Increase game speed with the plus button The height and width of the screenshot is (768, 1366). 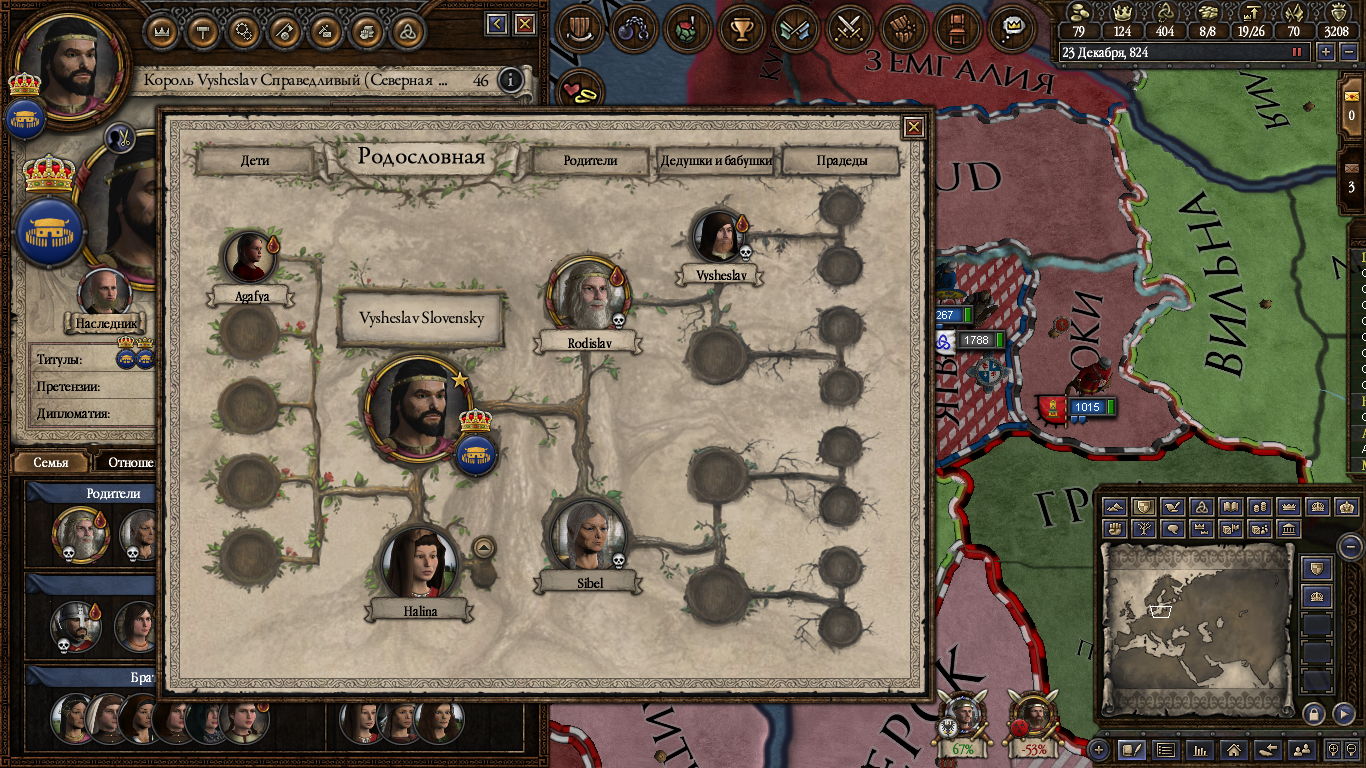1325,52
